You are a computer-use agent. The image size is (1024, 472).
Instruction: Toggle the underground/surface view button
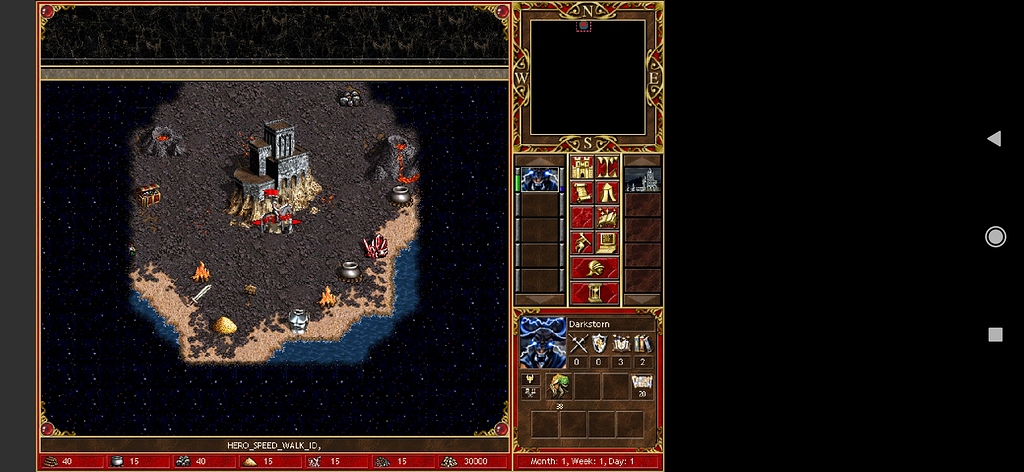pos(607,167)
